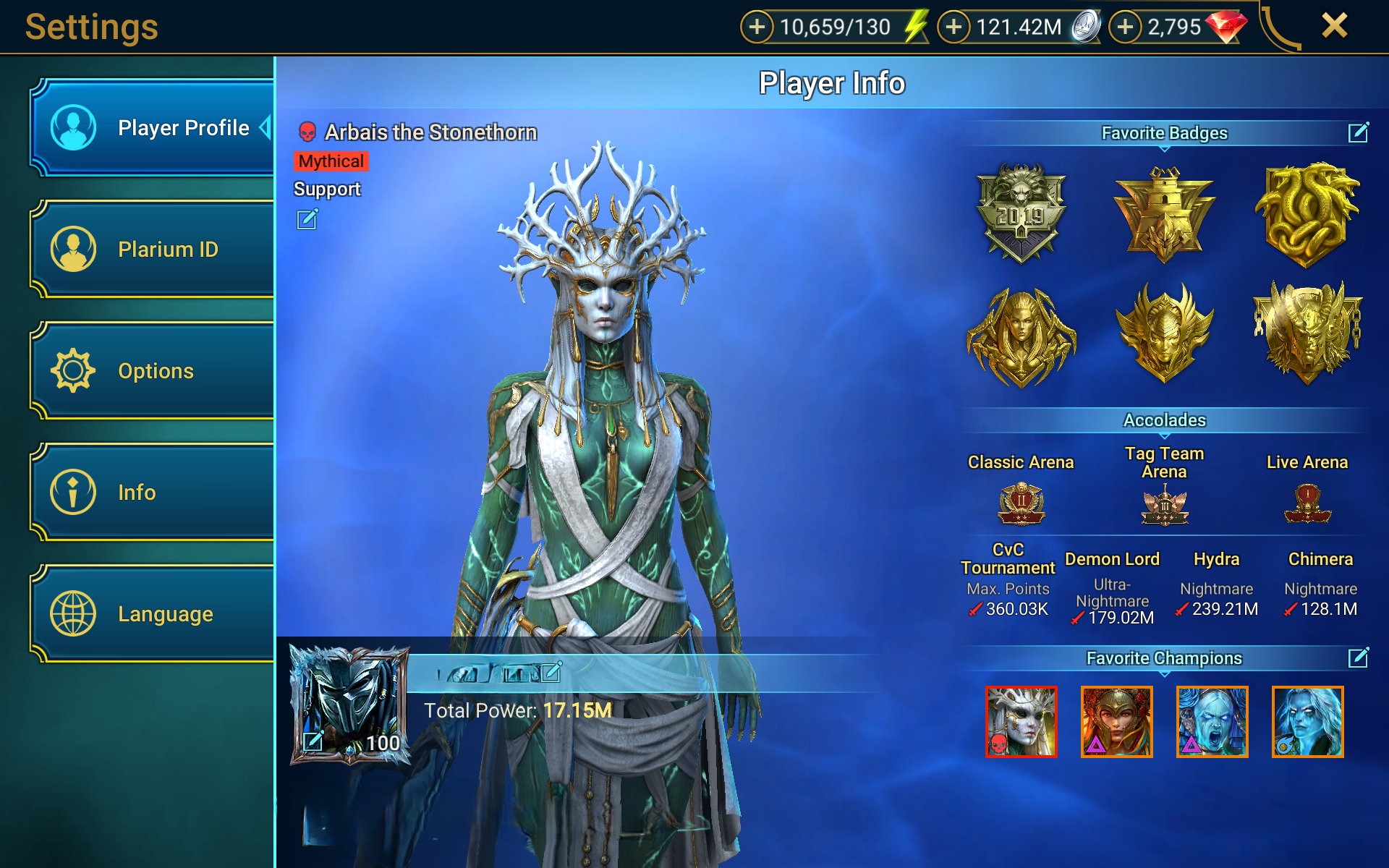1389x868 pixels.
Task: Select the golden castle badge
Action: coord(1164,213)
